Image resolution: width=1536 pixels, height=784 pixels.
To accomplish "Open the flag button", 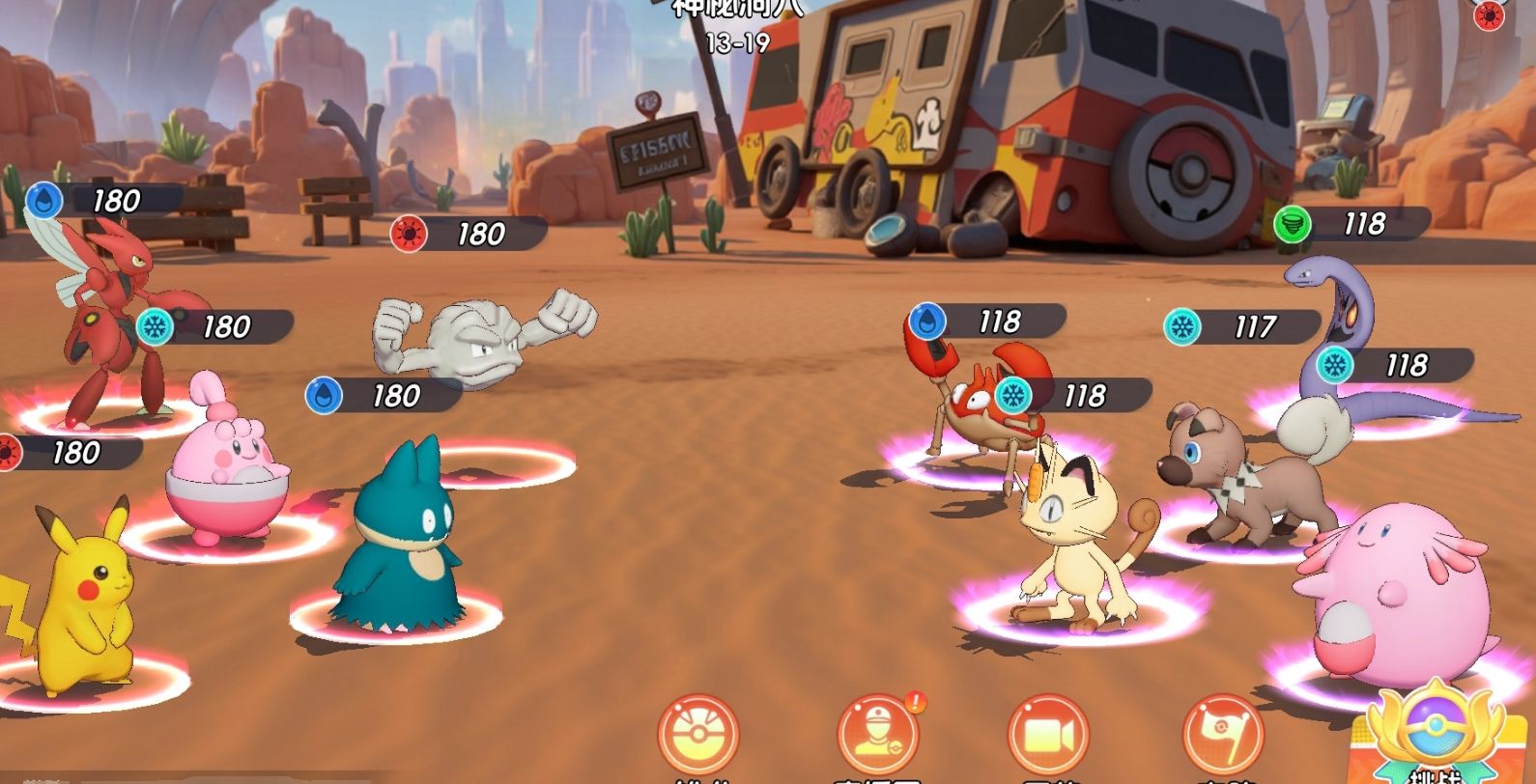I will point(1223,736).
